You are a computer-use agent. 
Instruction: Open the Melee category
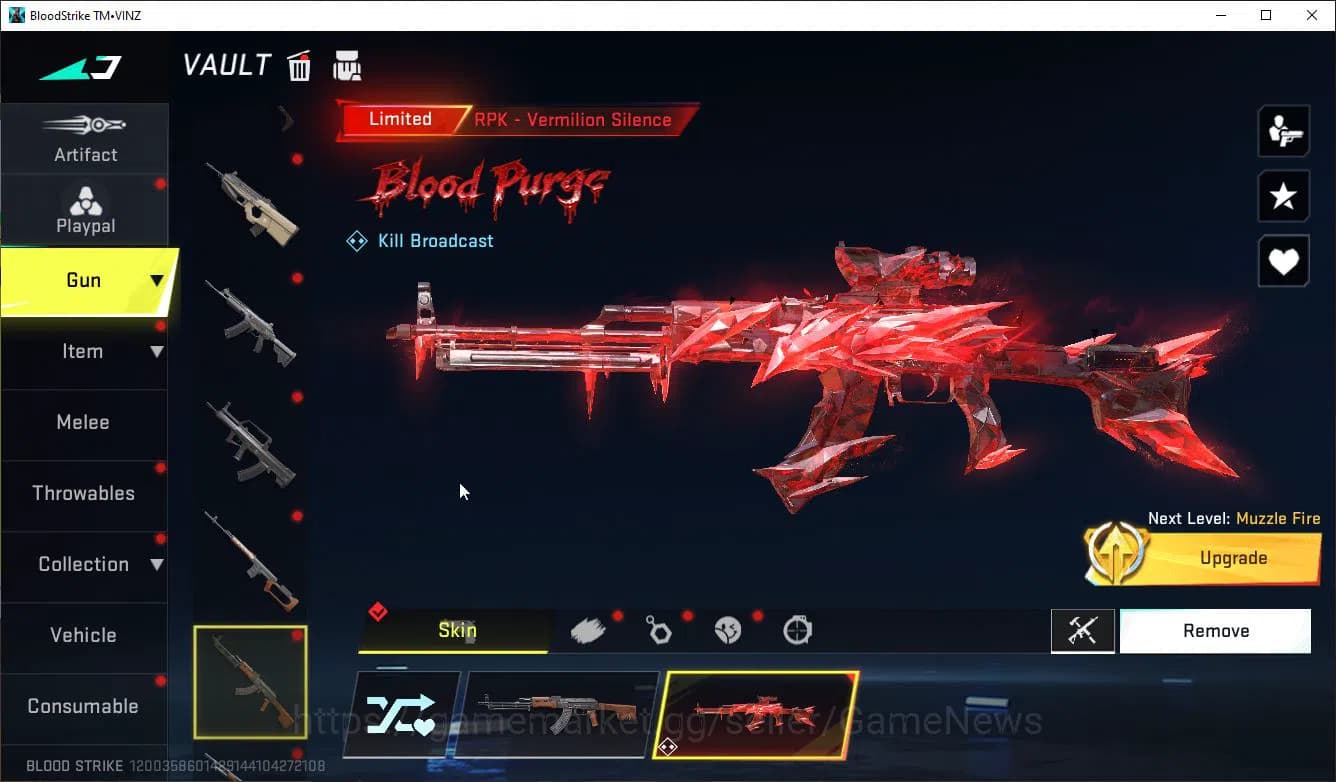coord(83,422)
